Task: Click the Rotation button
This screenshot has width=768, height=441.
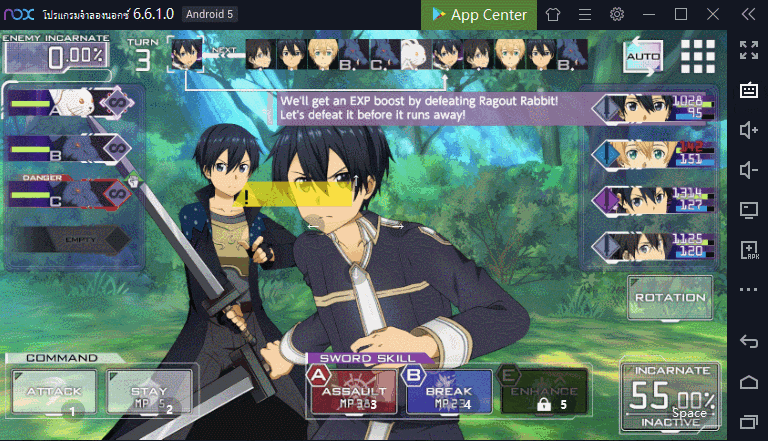Action: tap(669, 297)
